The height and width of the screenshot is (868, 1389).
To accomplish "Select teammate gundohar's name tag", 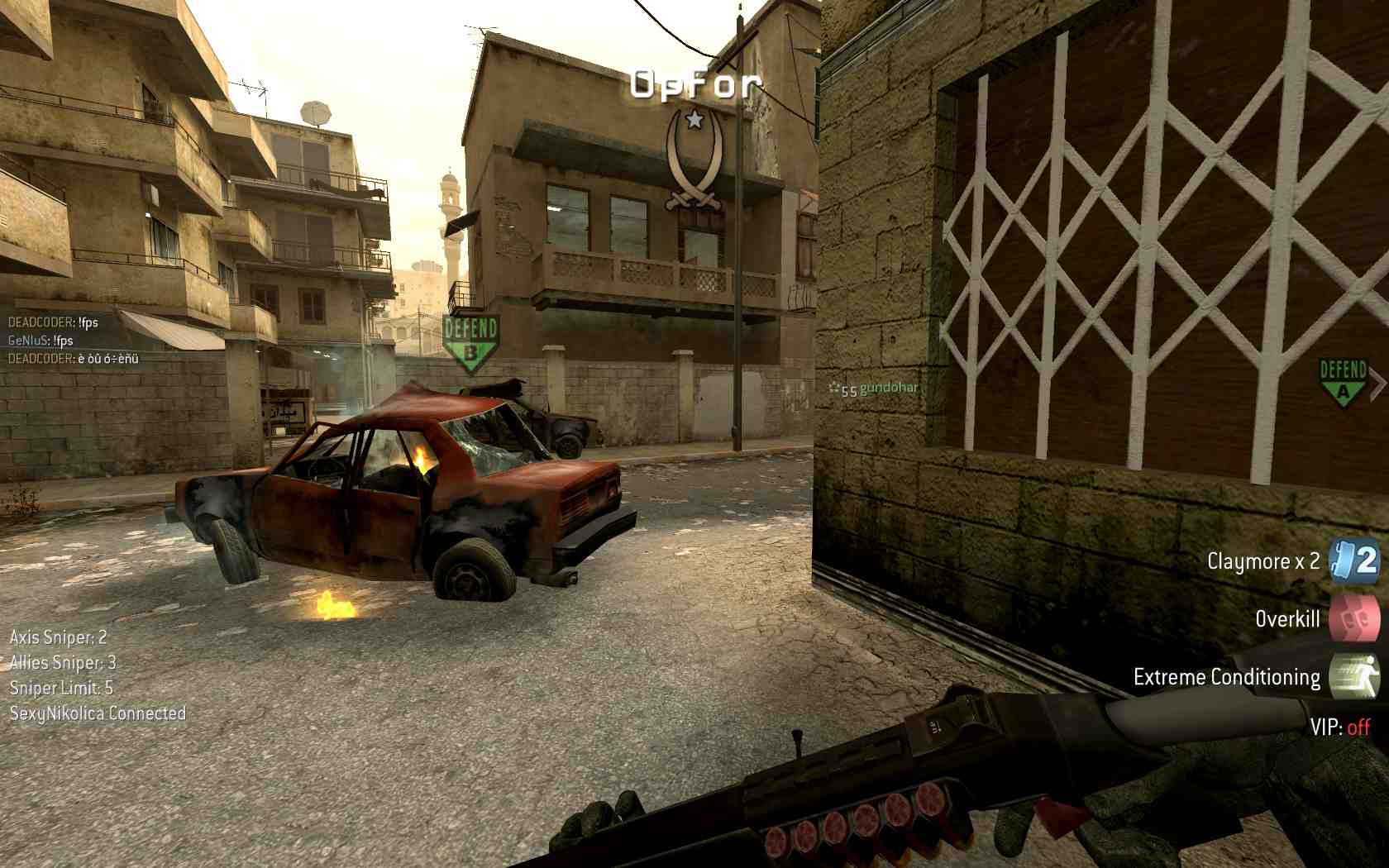I will [888, 388].
